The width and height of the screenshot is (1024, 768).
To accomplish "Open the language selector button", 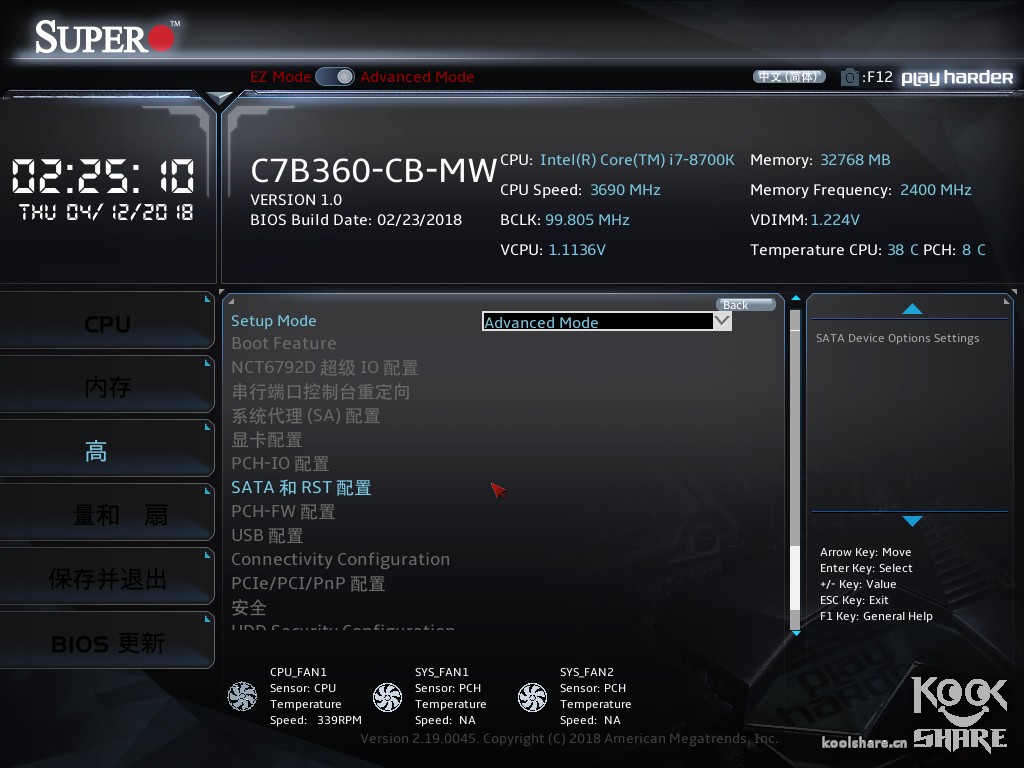I will coord(789,77).
